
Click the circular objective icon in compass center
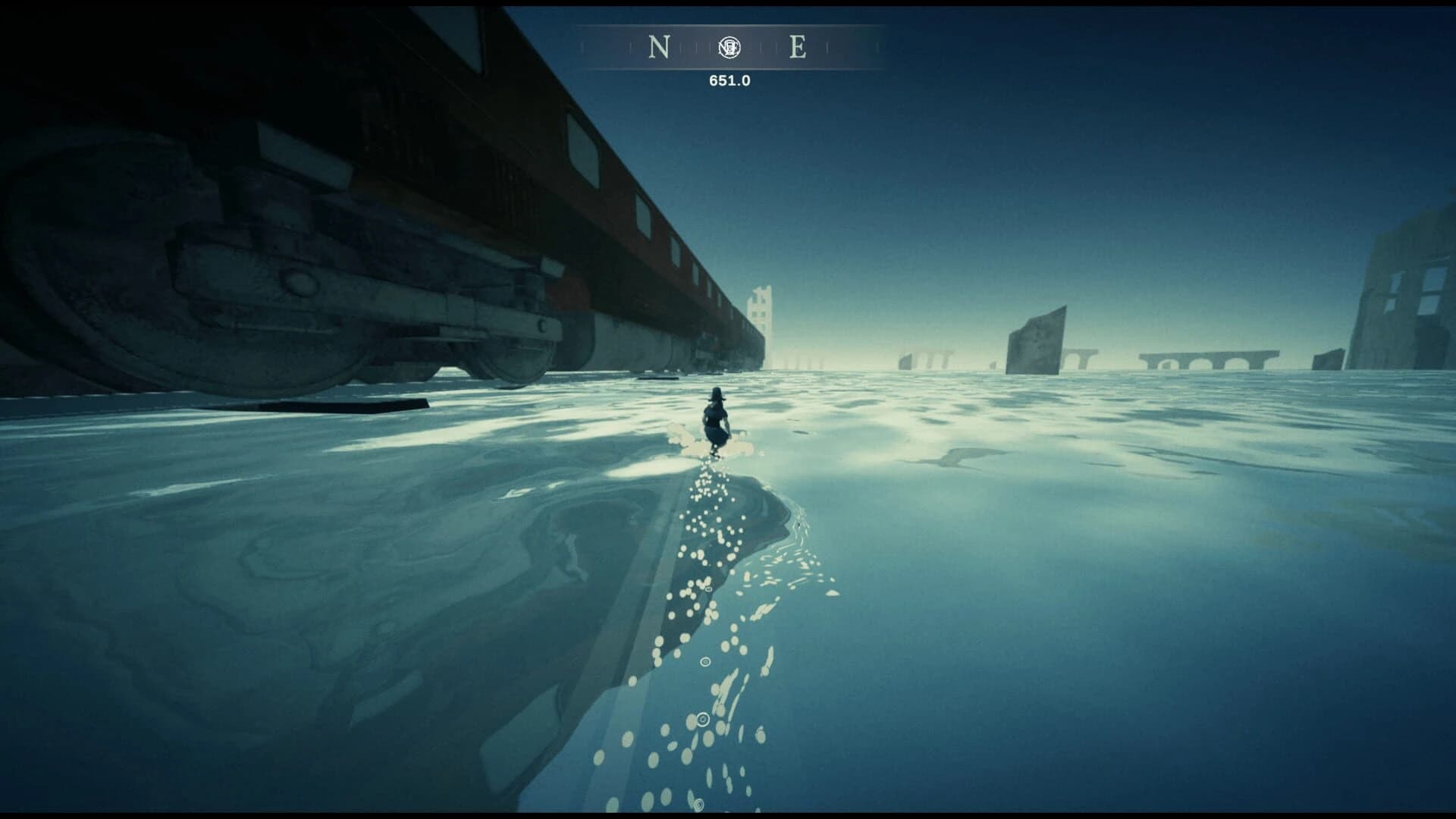[728, 47]
